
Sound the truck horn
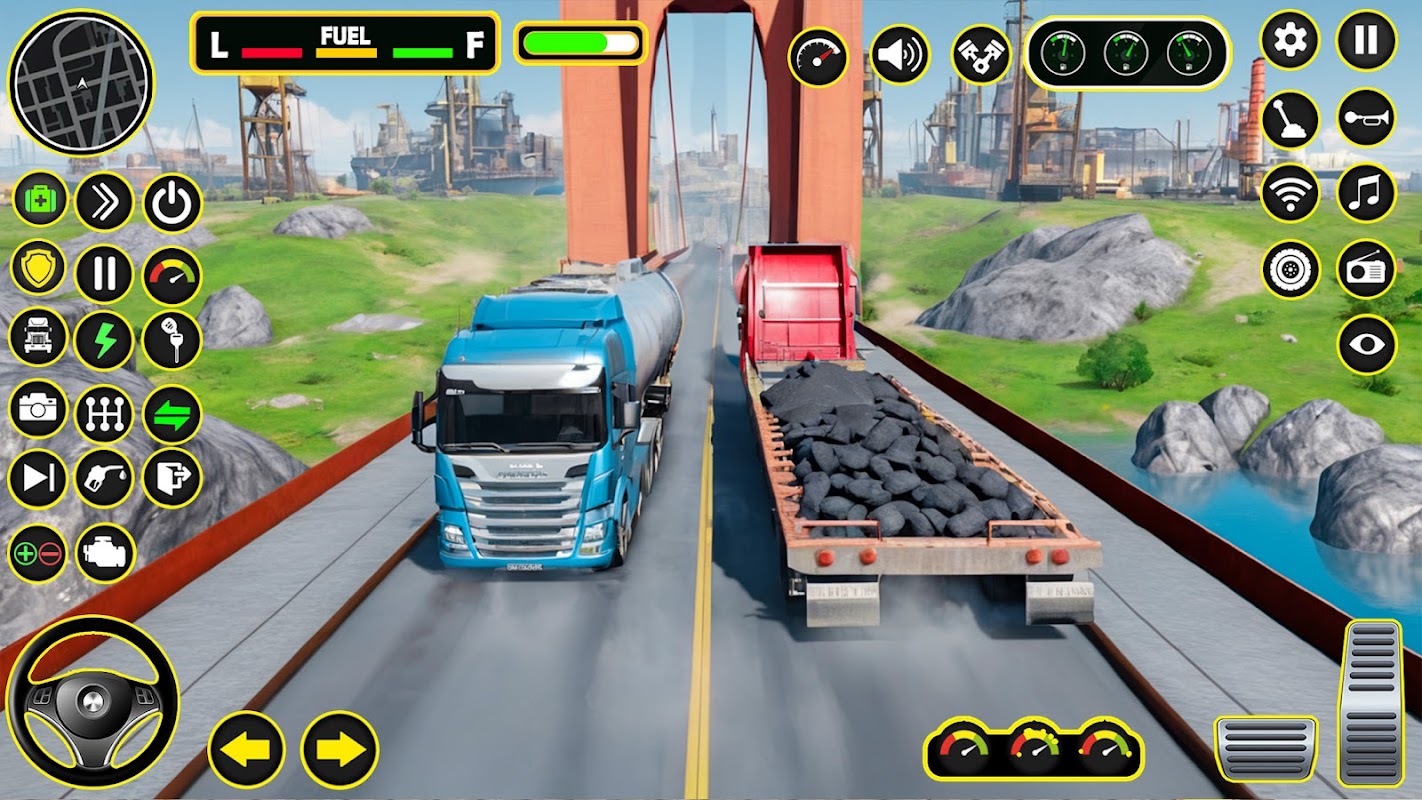[x=1366, y=118]
